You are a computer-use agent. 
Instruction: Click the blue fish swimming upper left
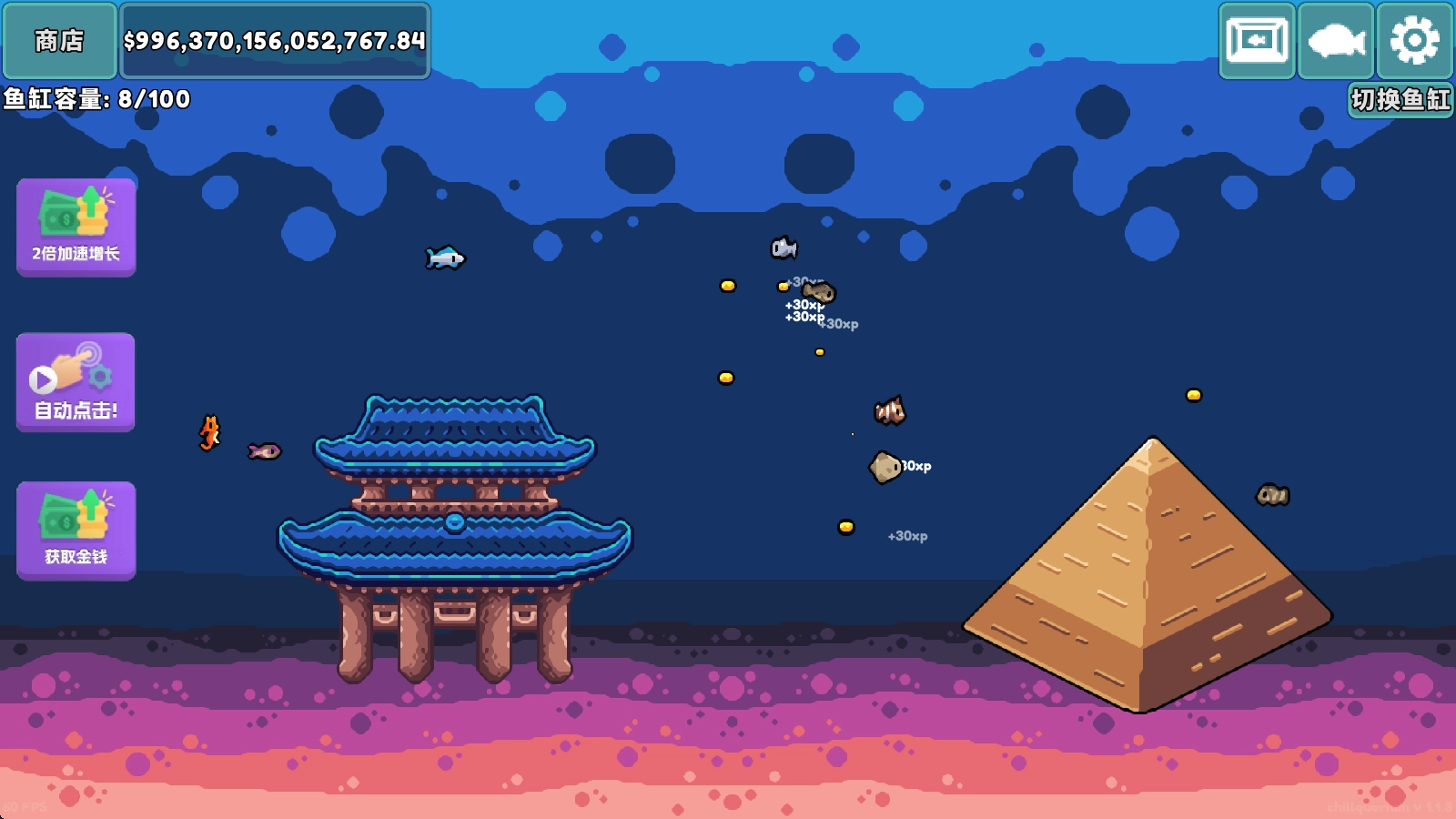tap(445, 258)
